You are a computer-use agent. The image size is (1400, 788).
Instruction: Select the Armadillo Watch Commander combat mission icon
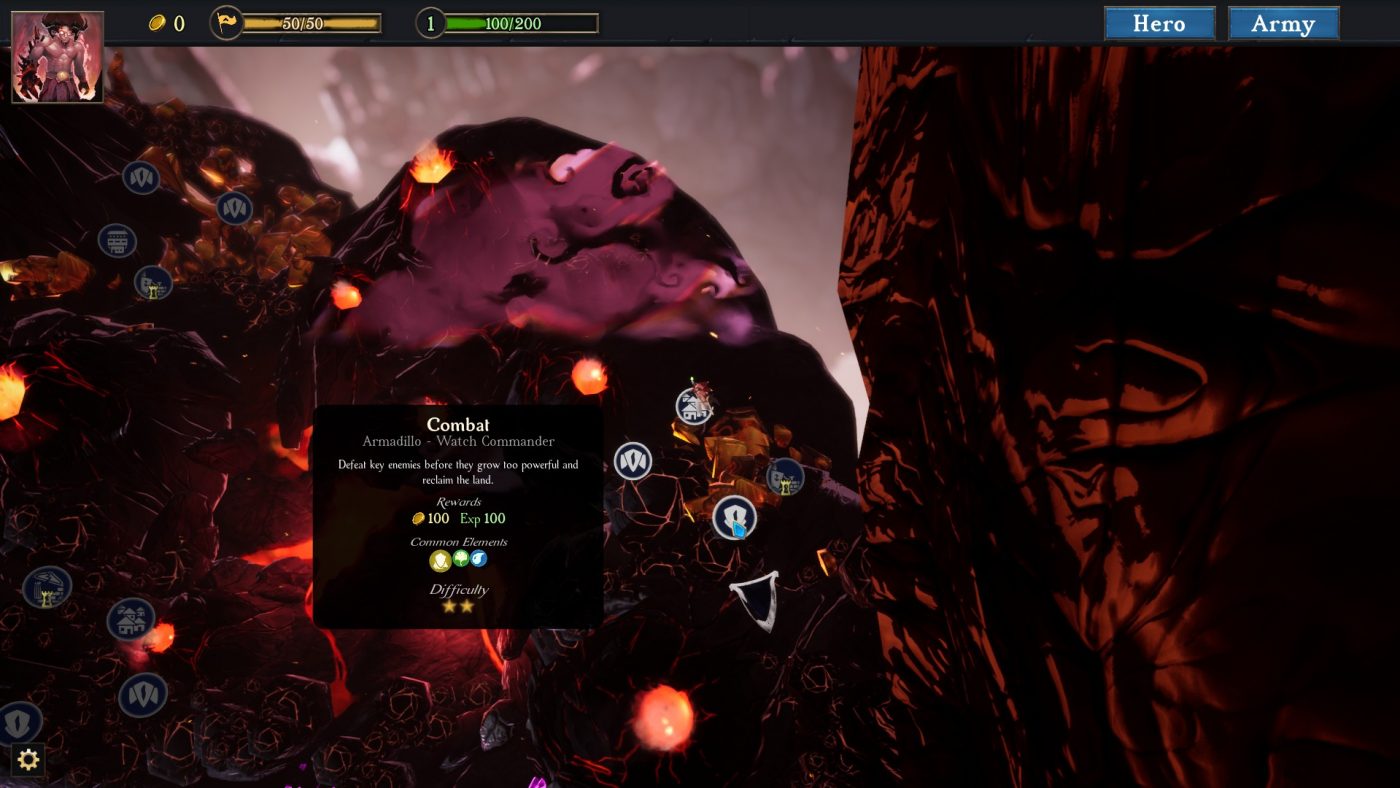click(x=736, y=518)
